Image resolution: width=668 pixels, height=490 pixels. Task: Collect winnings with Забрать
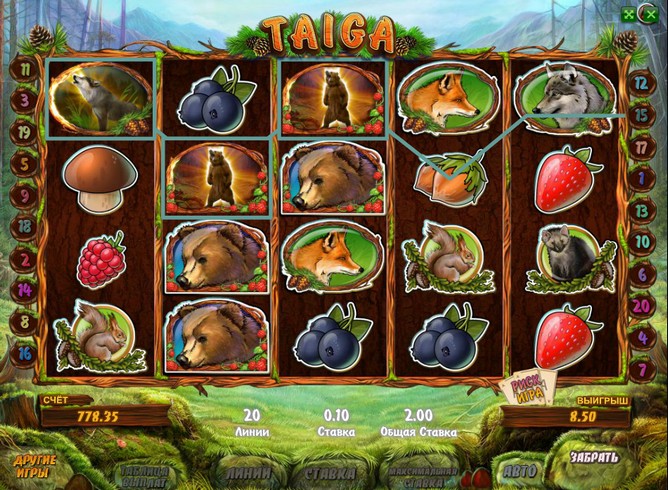point(594,458)
